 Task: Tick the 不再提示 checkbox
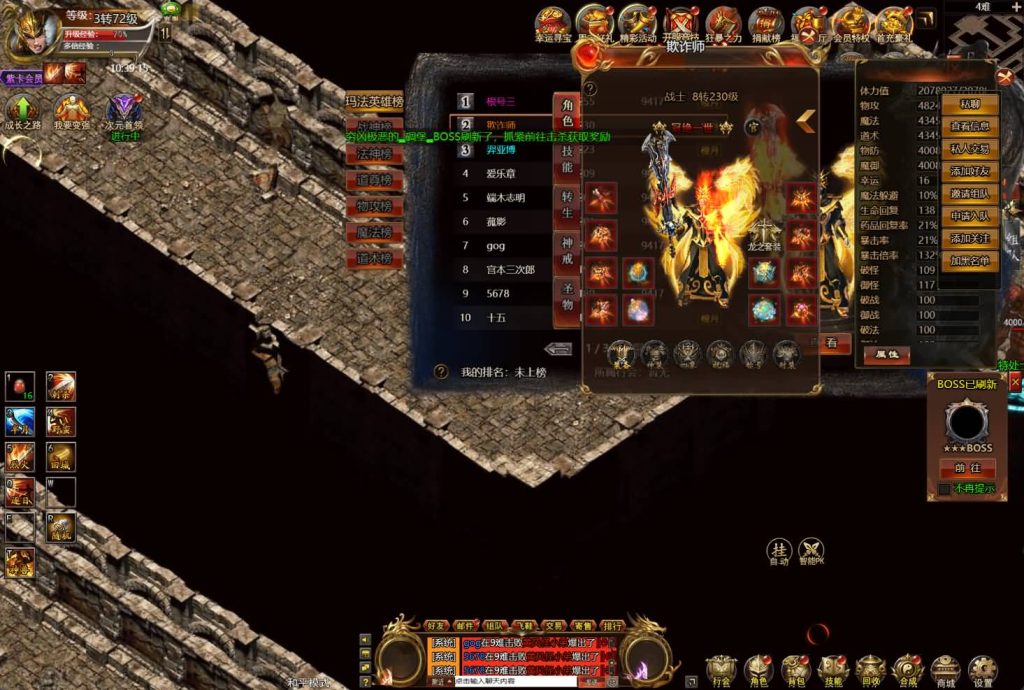(944, 489)
